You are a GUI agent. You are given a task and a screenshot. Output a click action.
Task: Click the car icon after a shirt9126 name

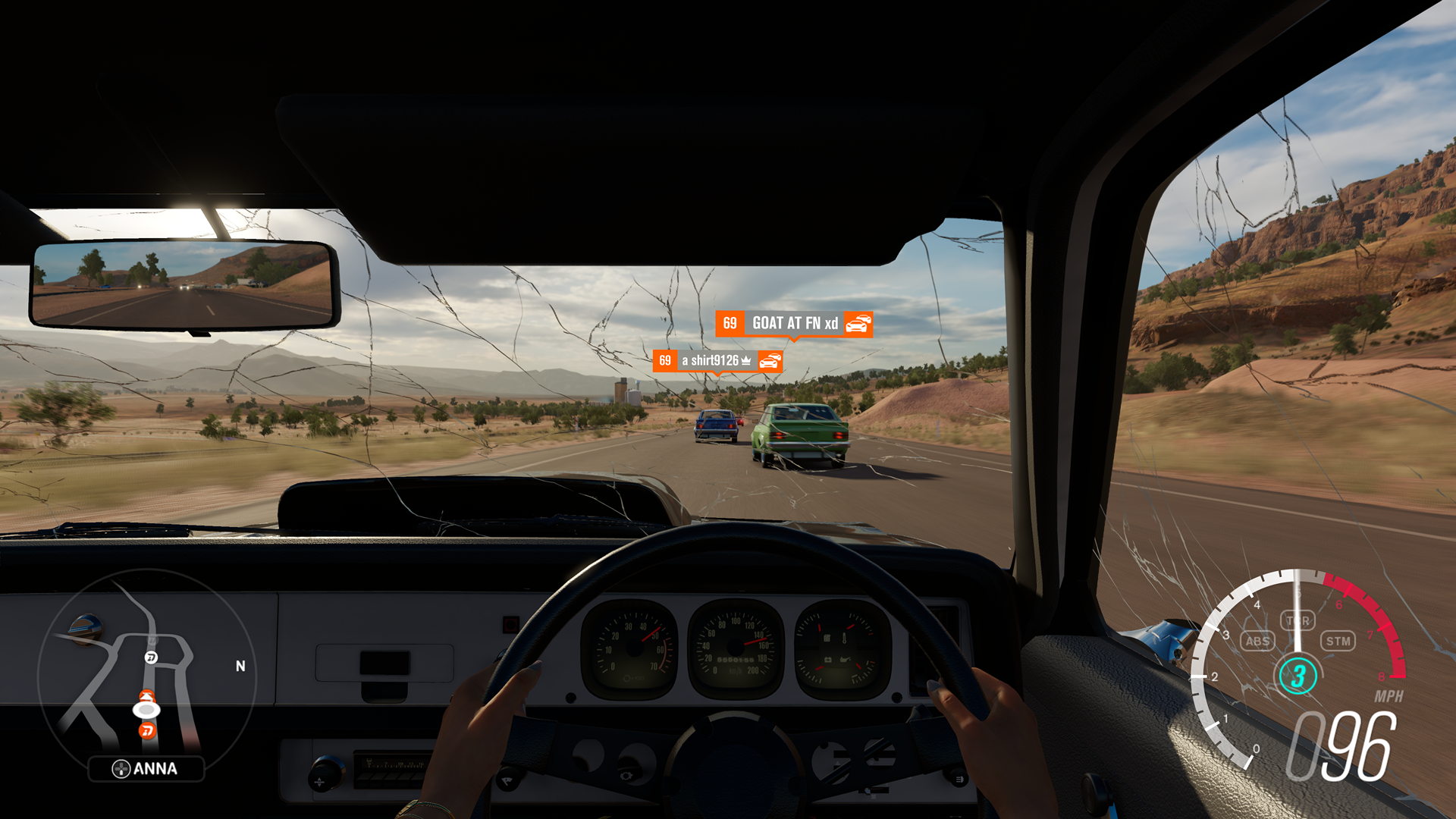coord(770,362)
